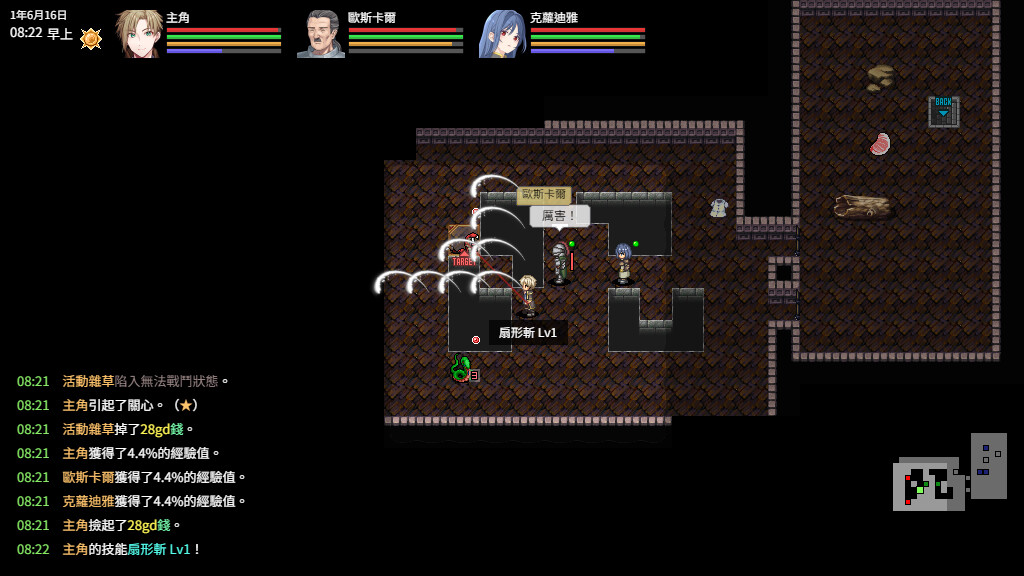Select the 主角 party portrait

click(x=139, y=34)
